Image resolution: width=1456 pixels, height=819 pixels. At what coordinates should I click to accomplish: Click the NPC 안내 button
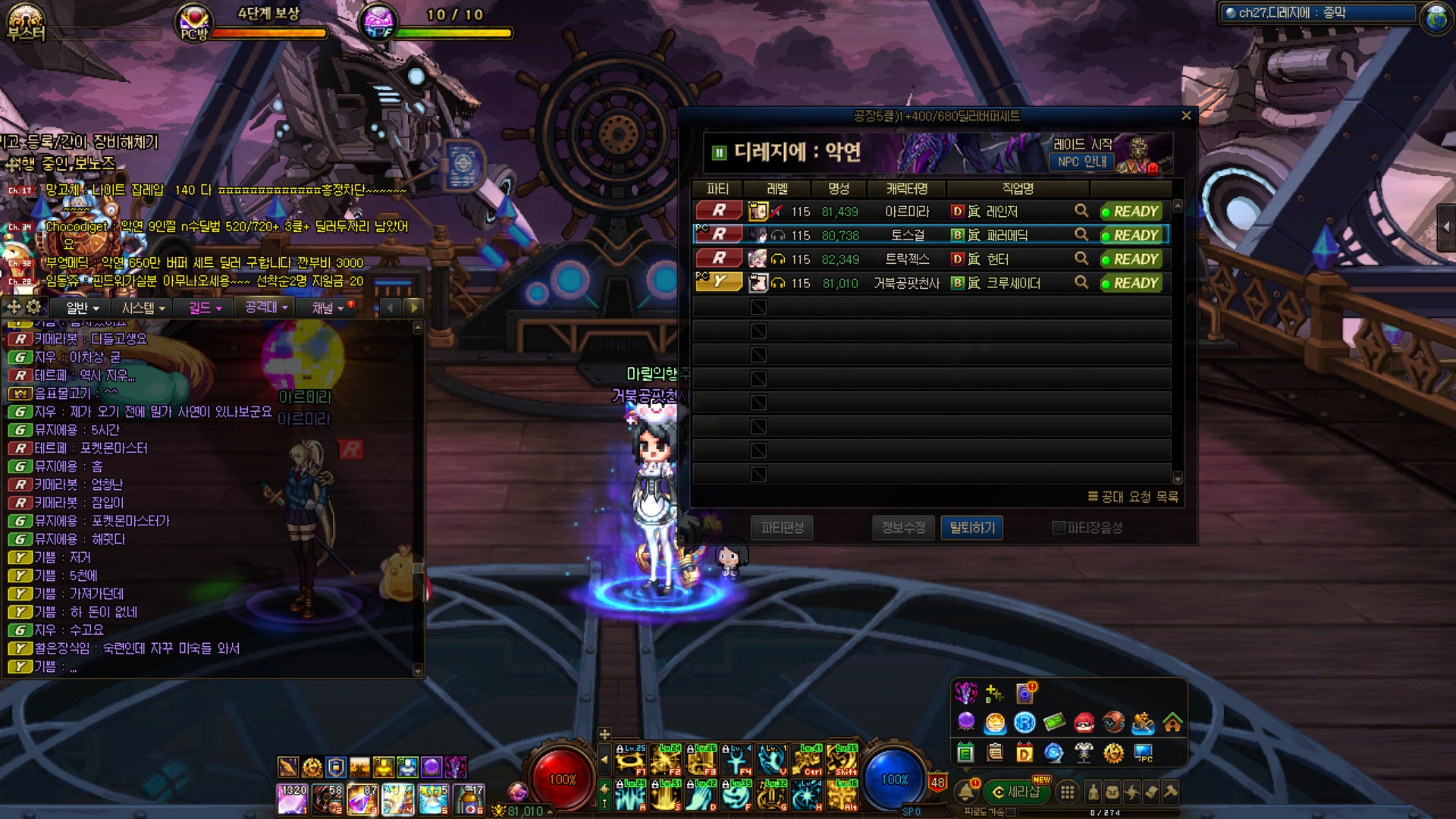point(1082,162)
